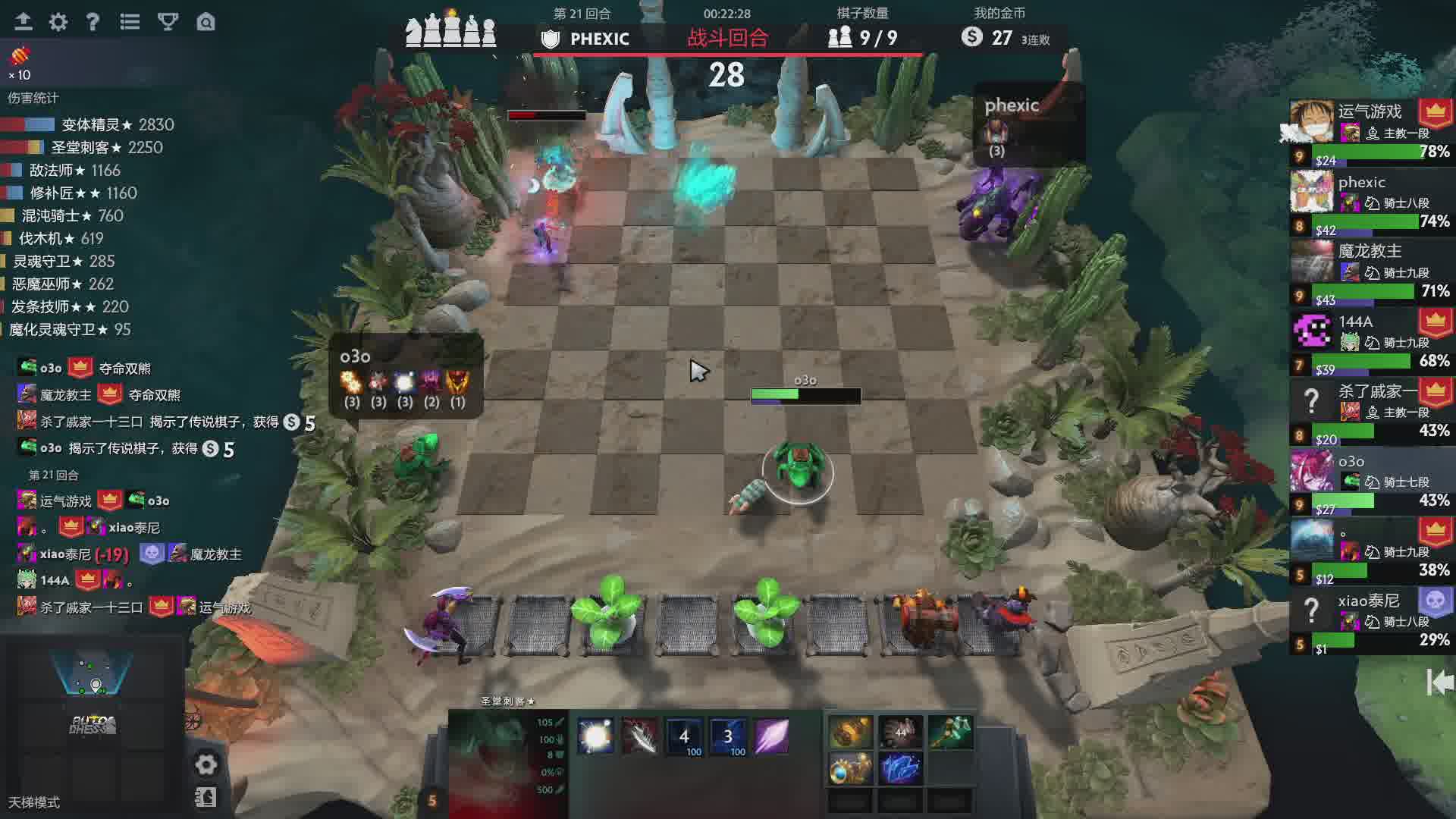The width and height of the screenshot is (1456, 819).
Task: Open the gear settings in the top bar
Action: click(x=58, y=22)
